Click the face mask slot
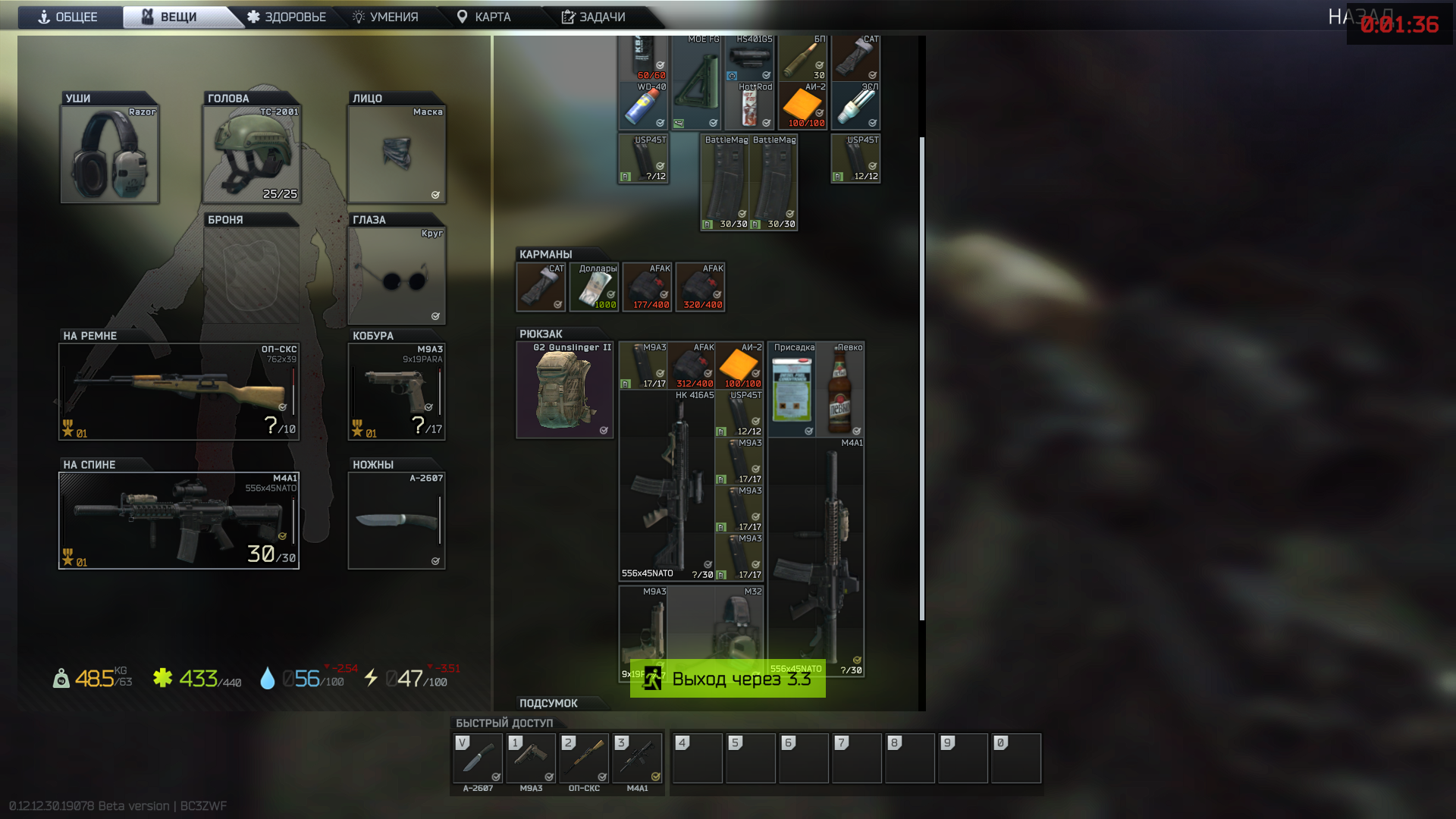Viewport: 1456px width, 819px height. click(397, 154)
